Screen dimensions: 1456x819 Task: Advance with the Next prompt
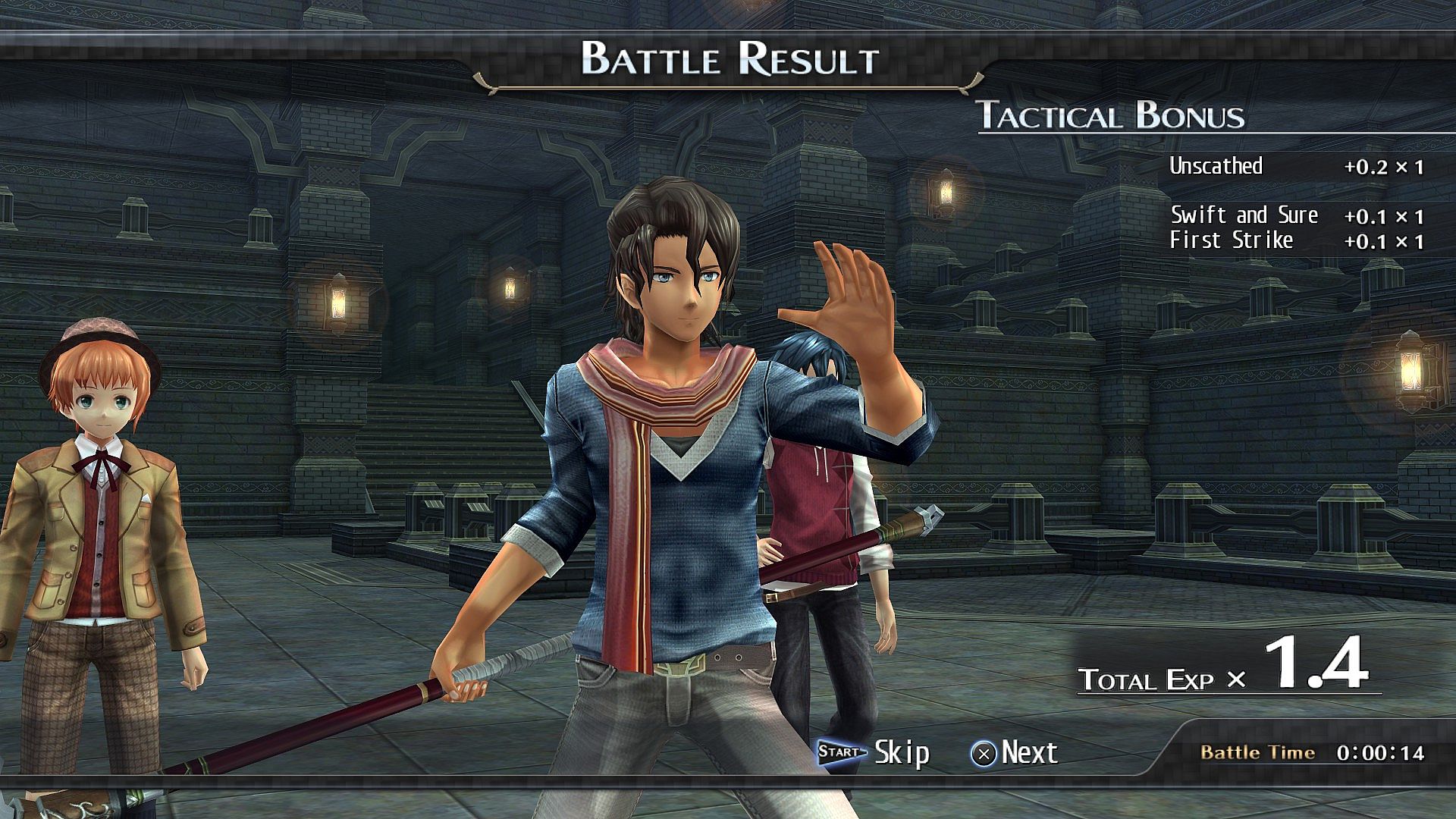pyautogui.click(x=1014, y=752)
